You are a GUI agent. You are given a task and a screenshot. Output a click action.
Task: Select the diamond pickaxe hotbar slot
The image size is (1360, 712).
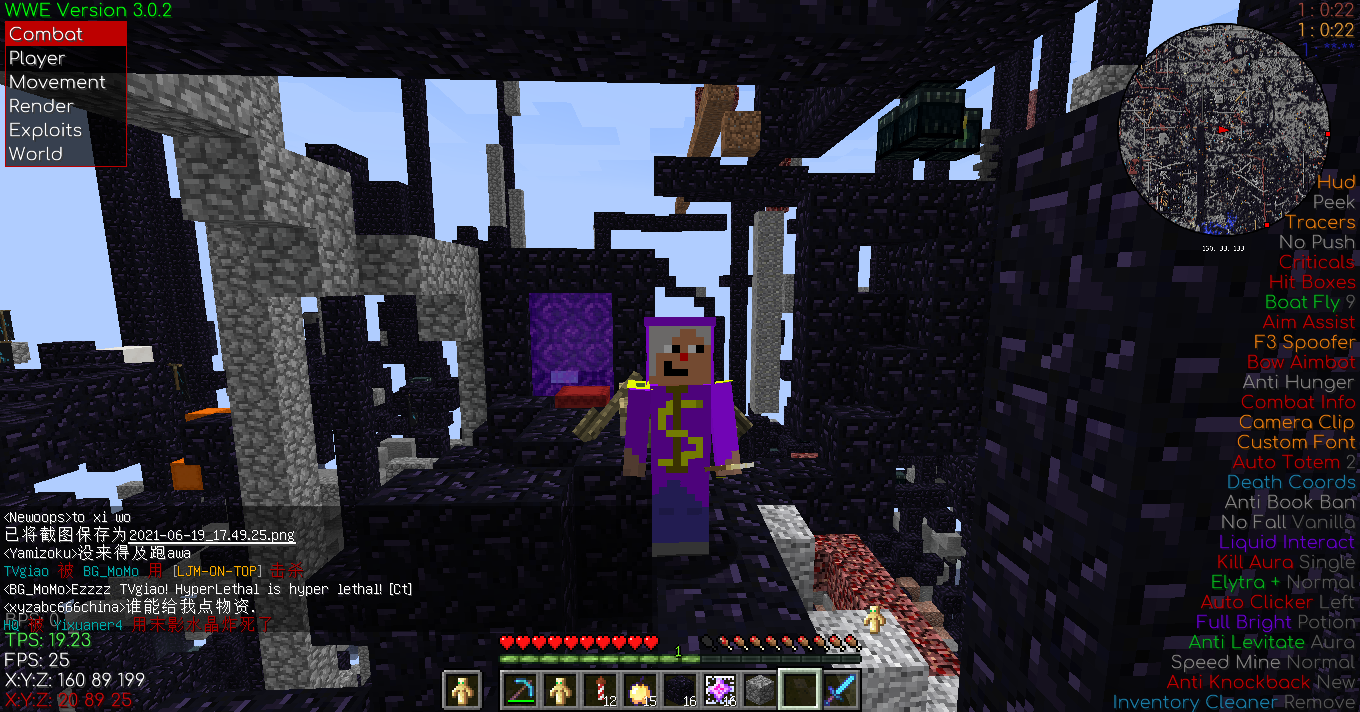point(520,690)
